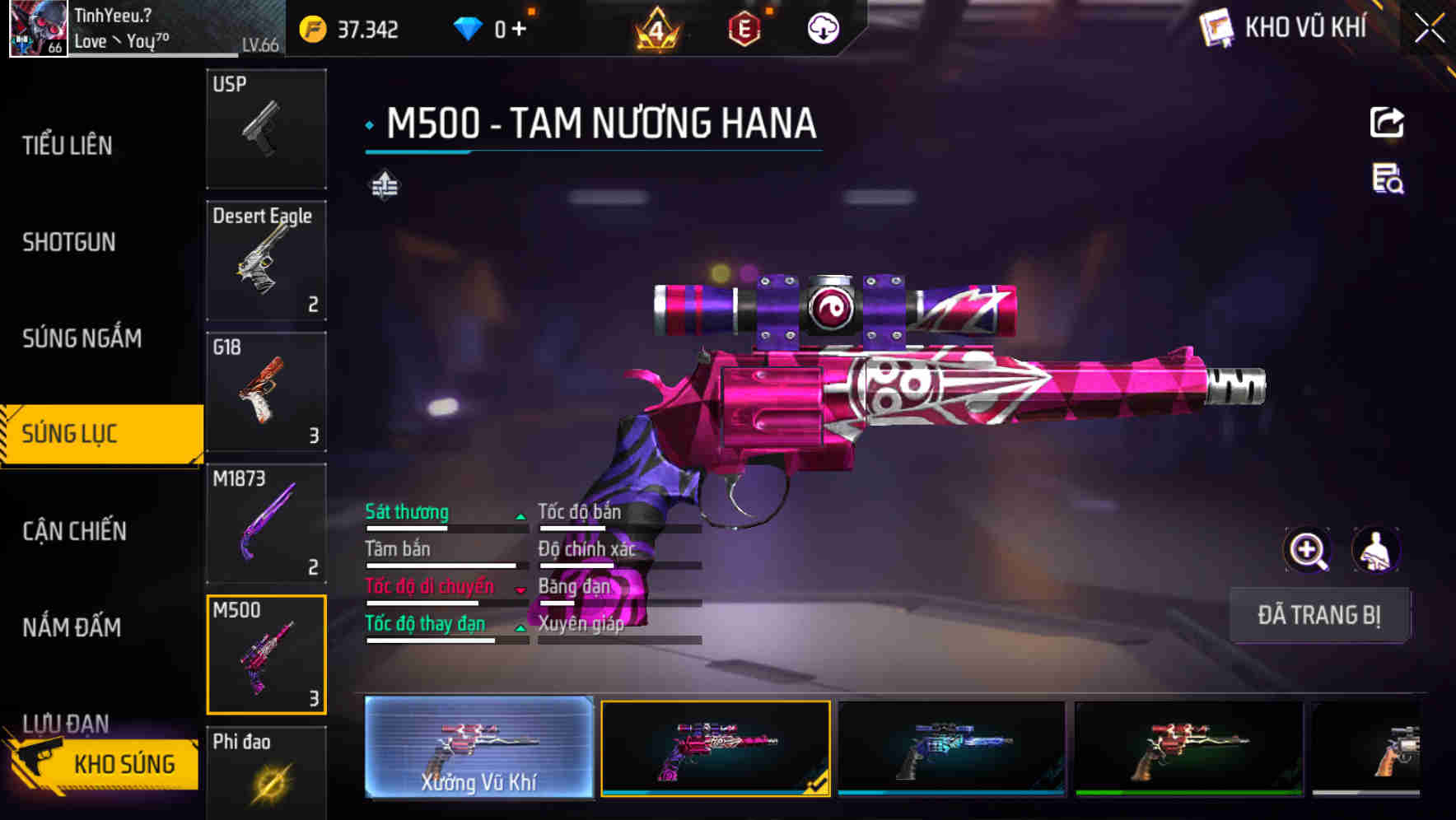1456x820 pixels.
Task: Click the share weapon skin icon
Action: pyautogui.click(x=1387, y=122)
